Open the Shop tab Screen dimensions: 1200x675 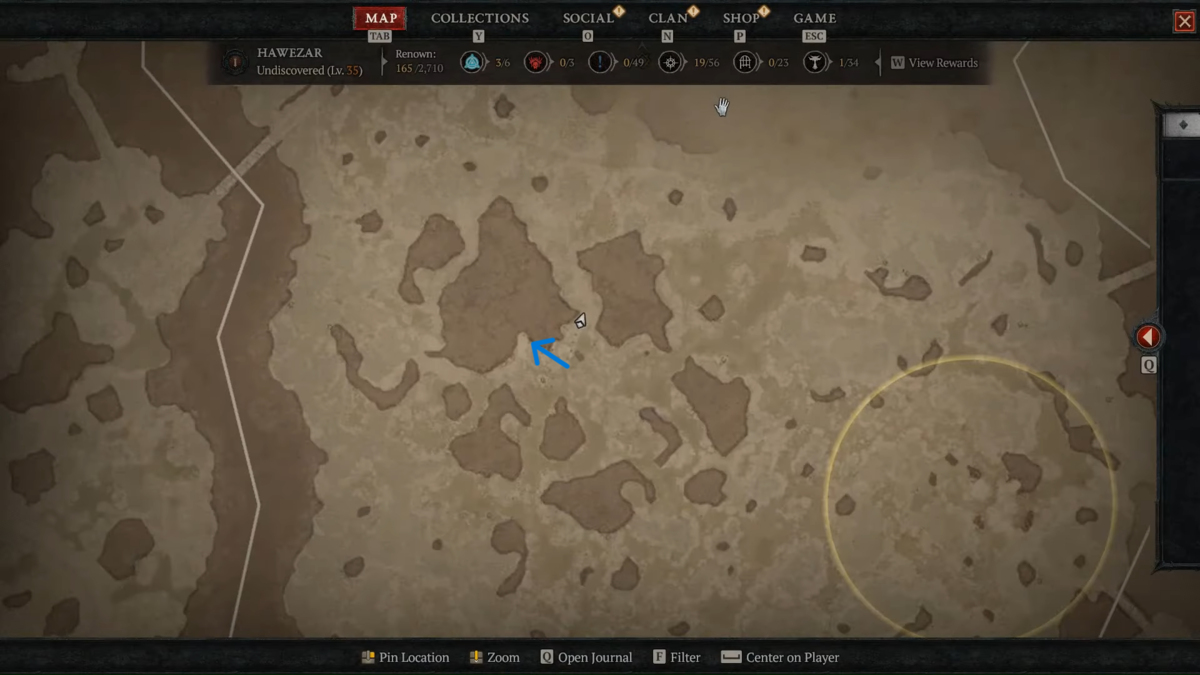click(x=741, y=19)
